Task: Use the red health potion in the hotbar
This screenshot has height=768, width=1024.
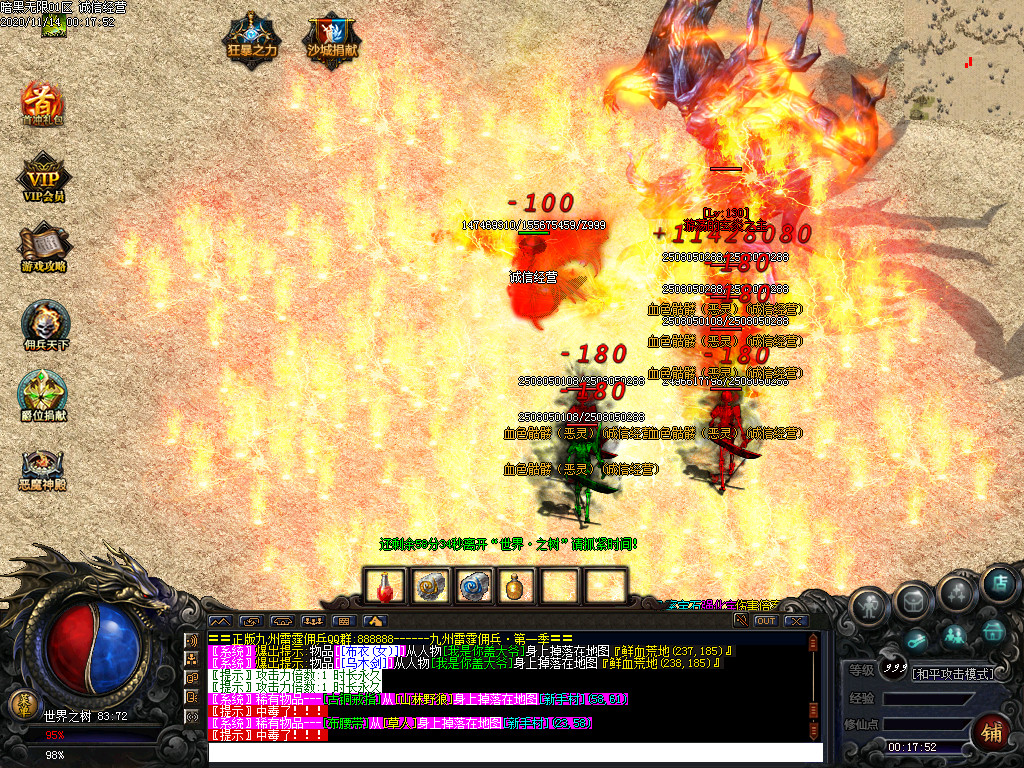Action: (x=386, y=586)
